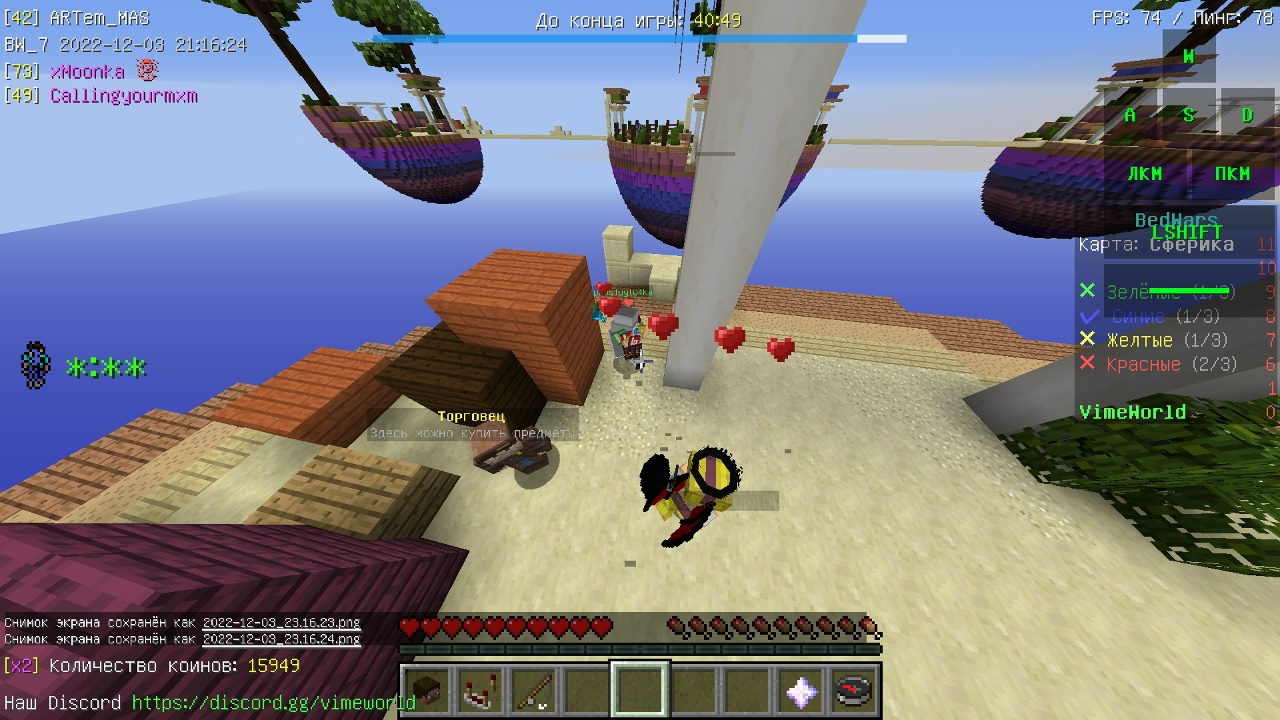
Task: Open the 2022-12-03_23.16.23.png screenshot link
Action: tap(281, 623)
